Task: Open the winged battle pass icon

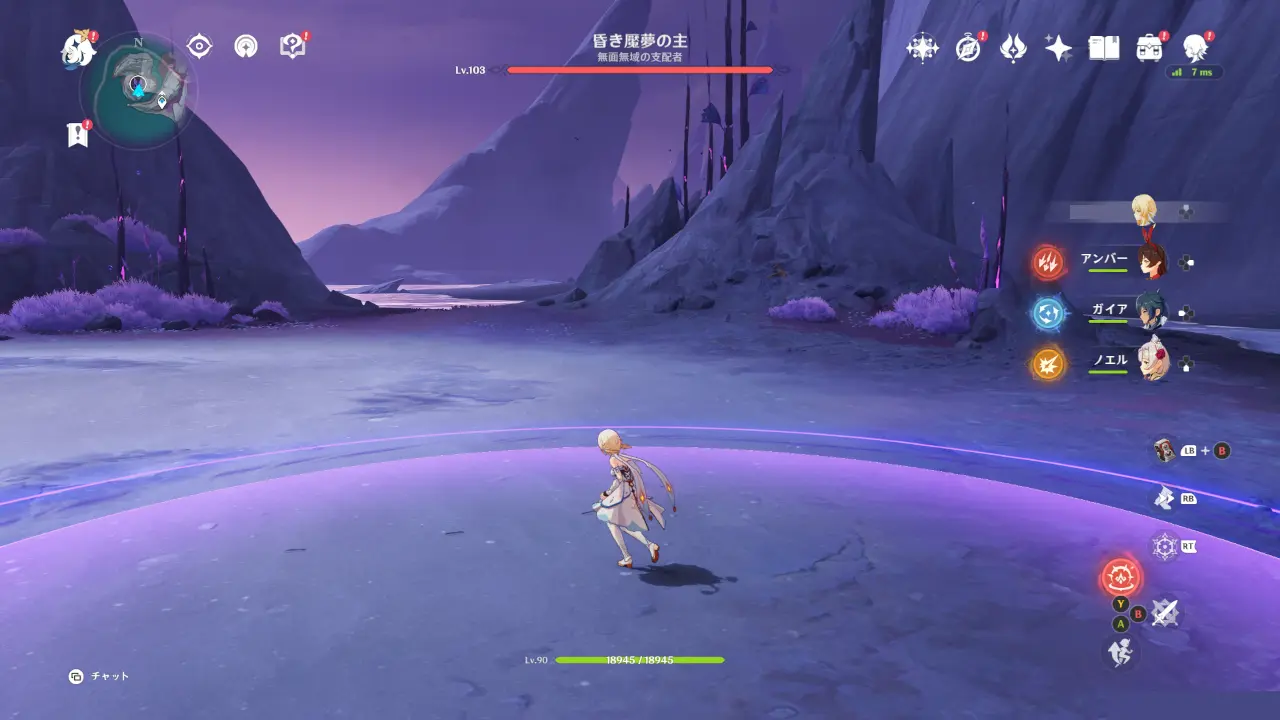Action: pos(1013,48)
